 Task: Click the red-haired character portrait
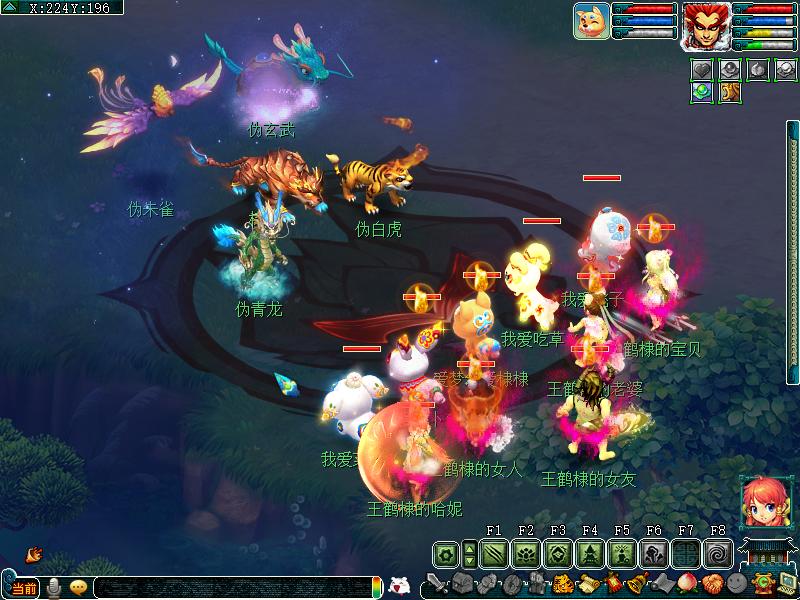click(705, 25)
